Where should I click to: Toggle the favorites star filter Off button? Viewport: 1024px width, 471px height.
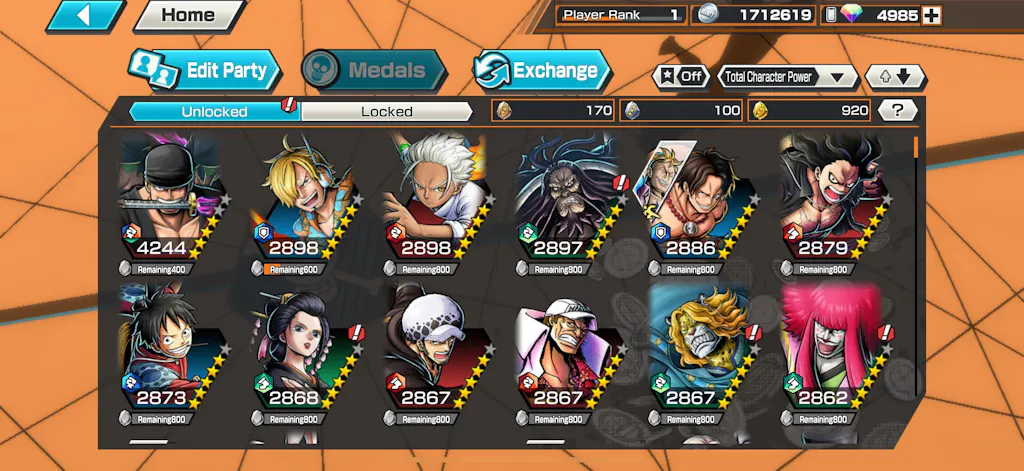680,76
